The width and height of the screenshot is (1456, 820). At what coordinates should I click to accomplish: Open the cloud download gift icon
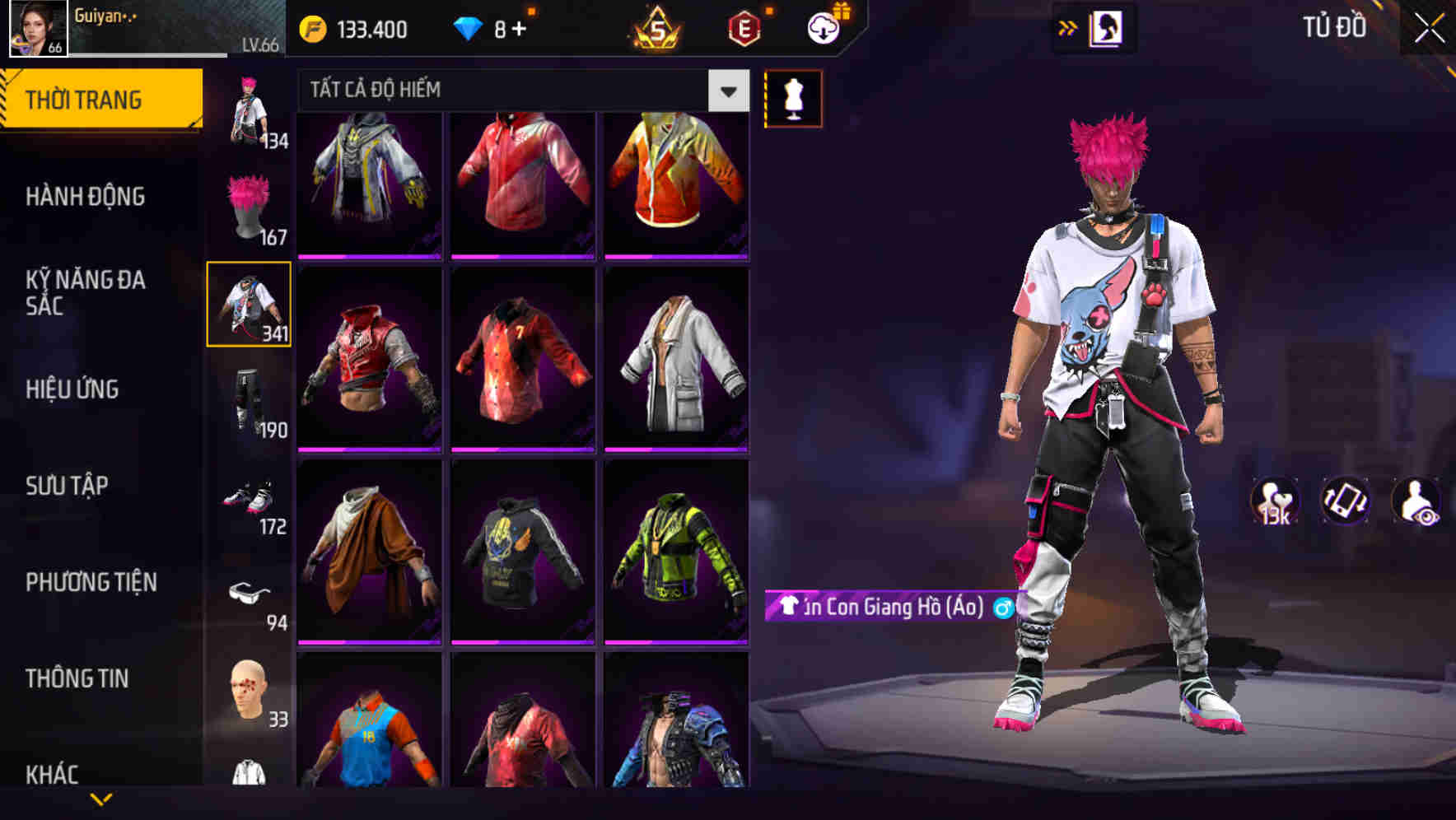click(x=821, y=27)
